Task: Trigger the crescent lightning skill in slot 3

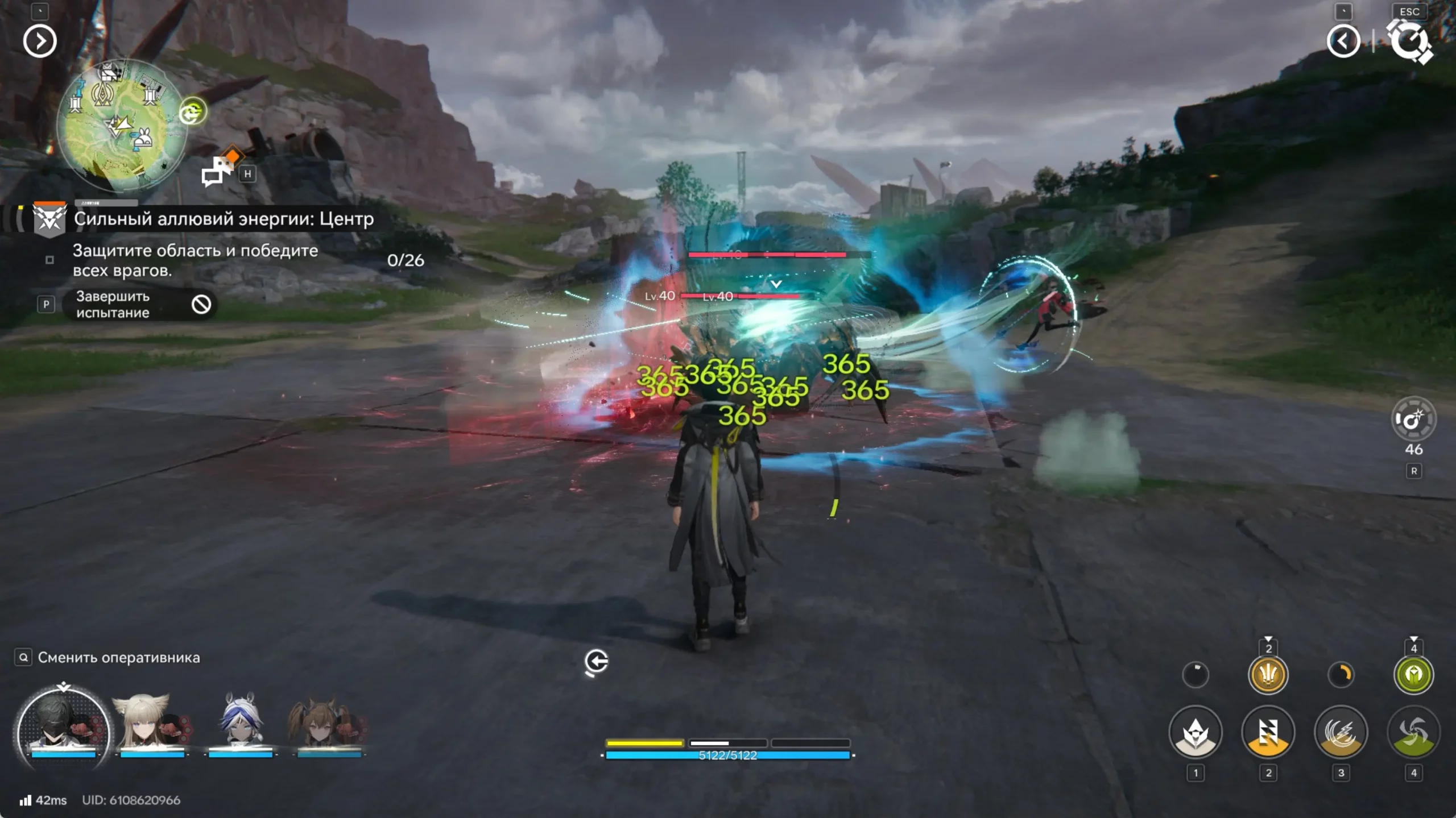Action: click(1341, 732)
